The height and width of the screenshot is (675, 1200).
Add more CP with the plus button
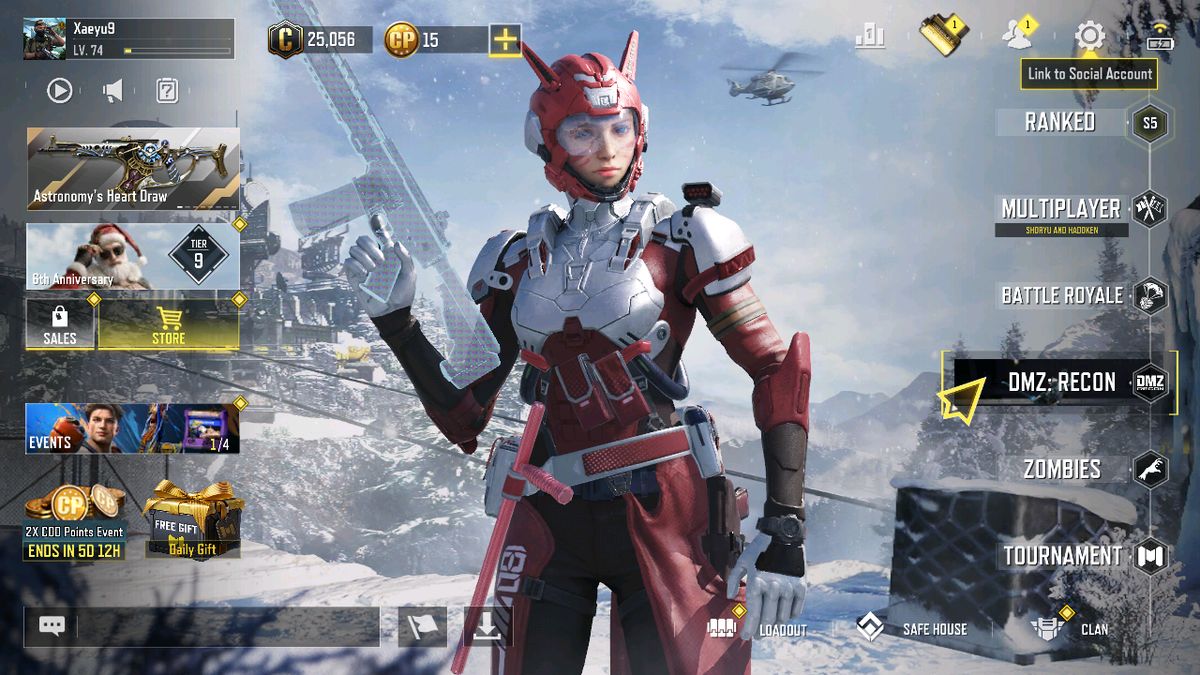(x=505, y=40)
